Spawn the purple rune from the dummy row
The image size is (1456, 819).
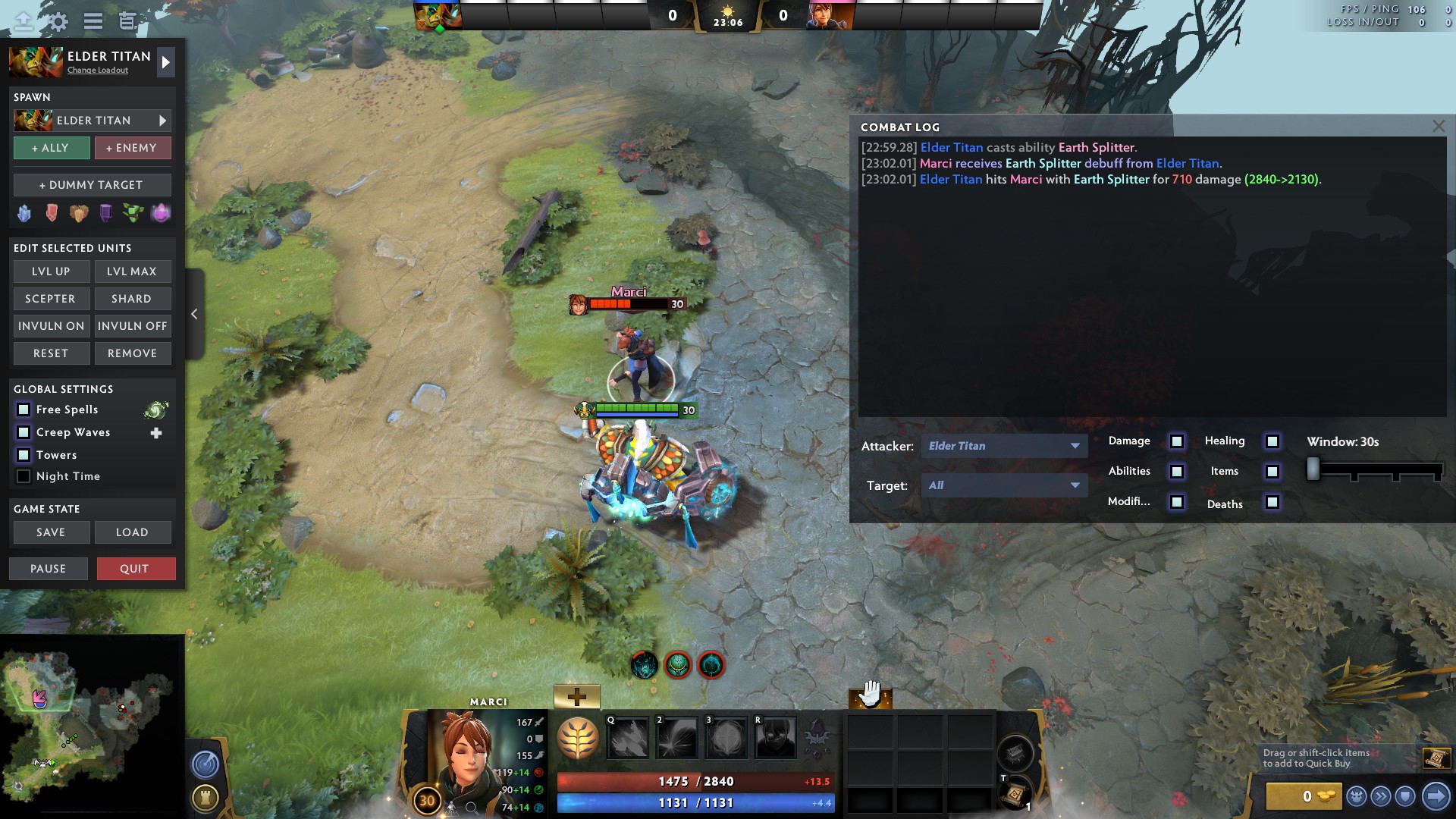(x=105, y=213)
